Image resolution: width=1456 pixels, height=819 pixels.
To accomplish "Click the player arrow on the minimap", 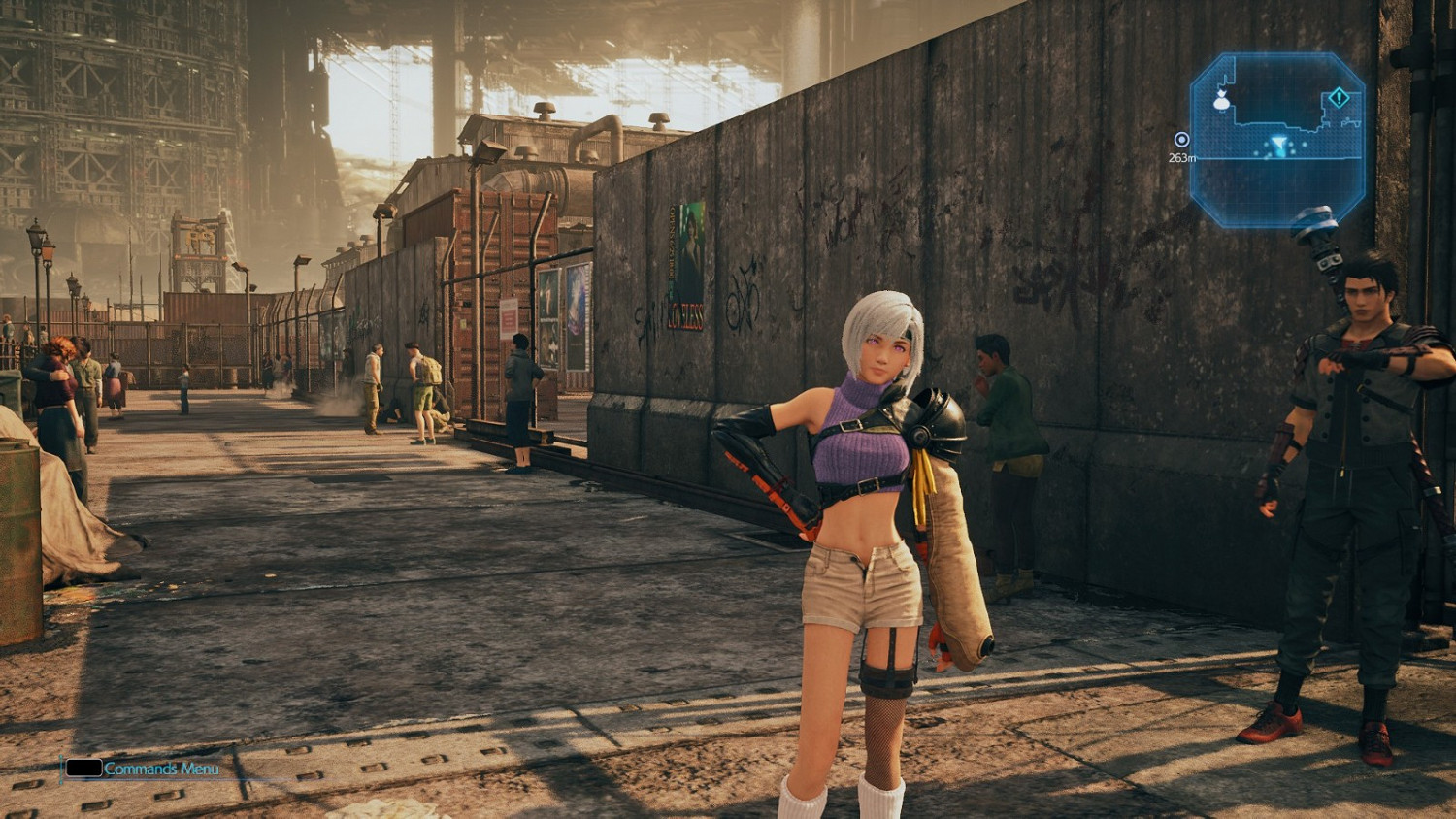I will (1279, 145).
